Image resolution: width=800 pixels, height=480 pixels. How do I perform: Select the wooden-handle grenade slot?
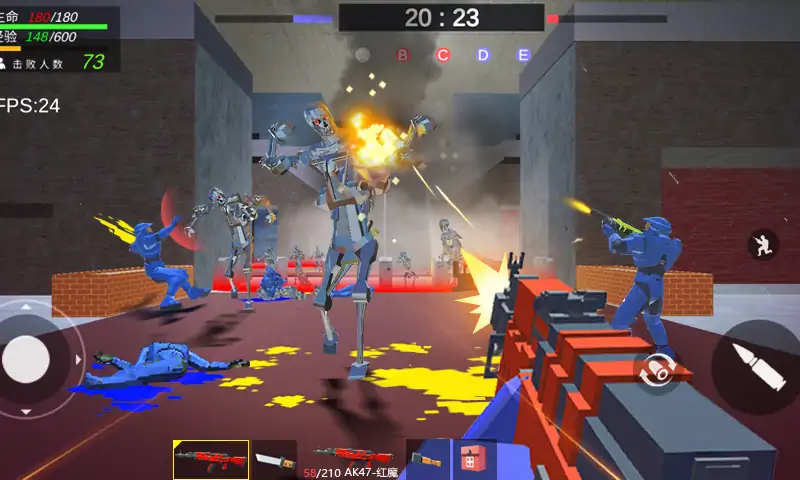[x=428, y=460]
